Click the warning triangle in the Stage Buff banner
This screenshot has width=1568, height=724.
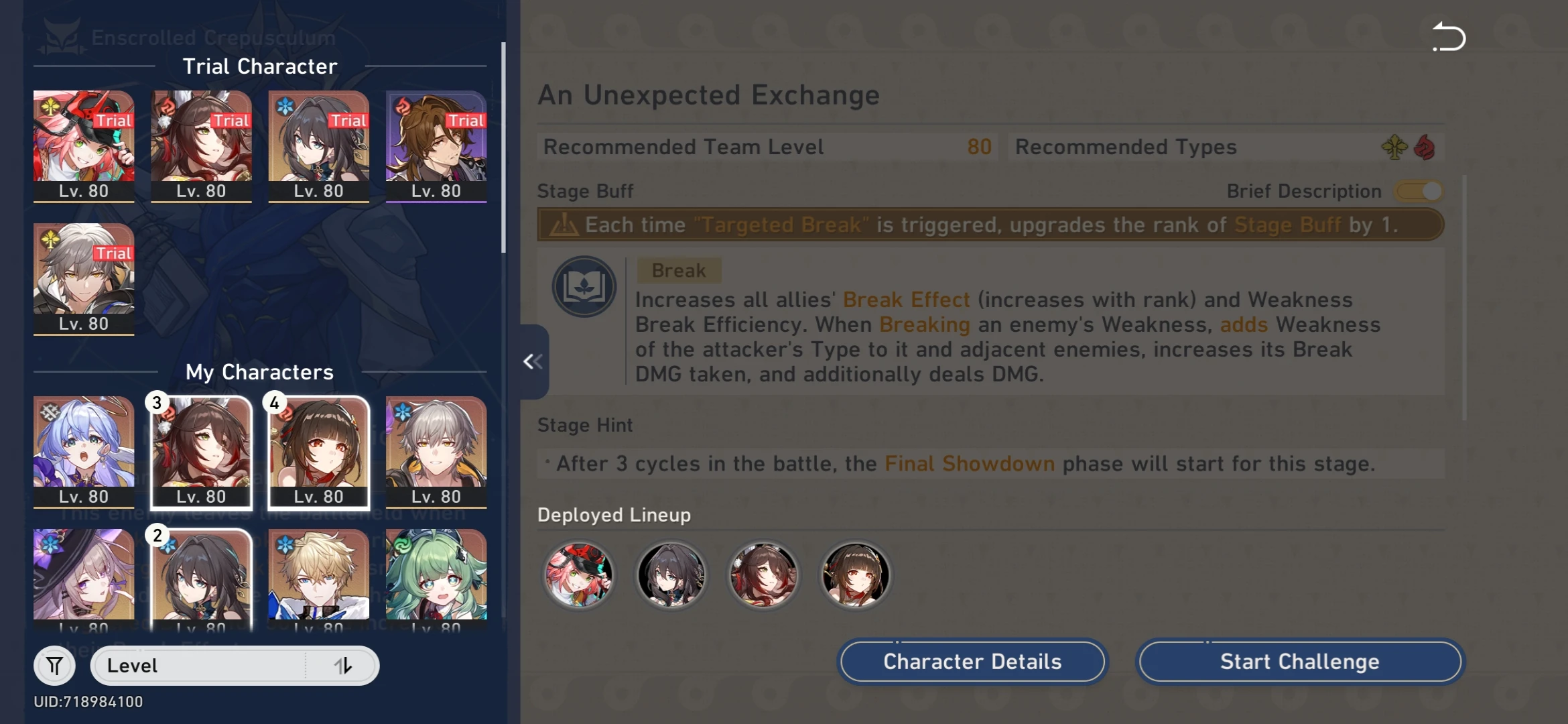coord(565,225)
